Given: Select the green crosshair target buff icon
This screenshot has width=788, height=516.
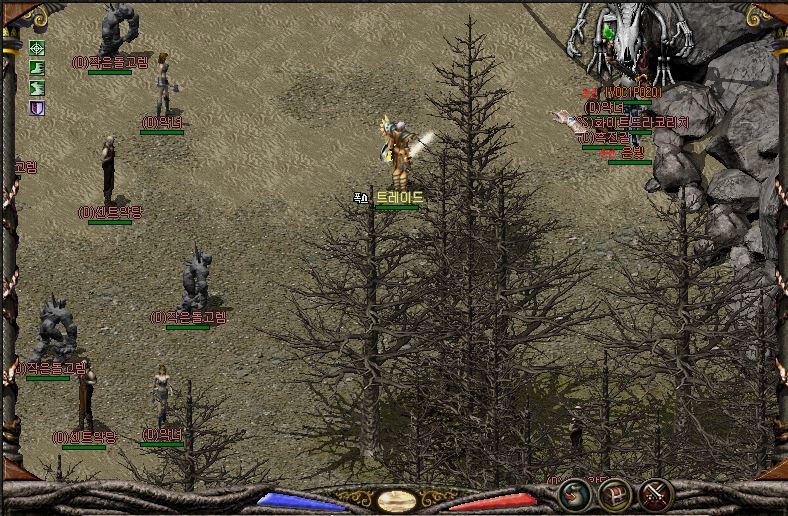Looking at the screenshot, I should coord(37,48).
